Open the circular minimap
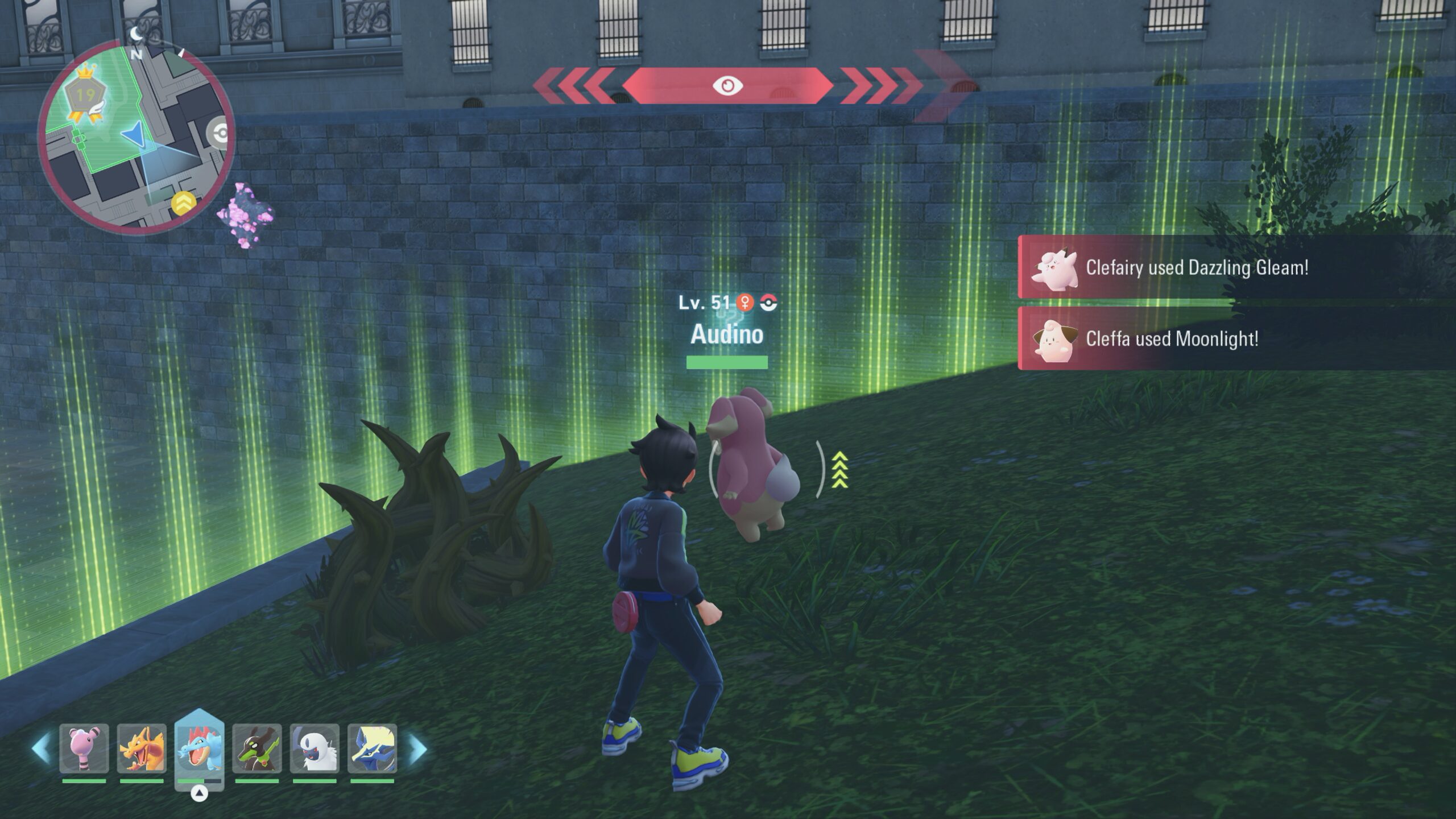 click(x=135, y=138)
